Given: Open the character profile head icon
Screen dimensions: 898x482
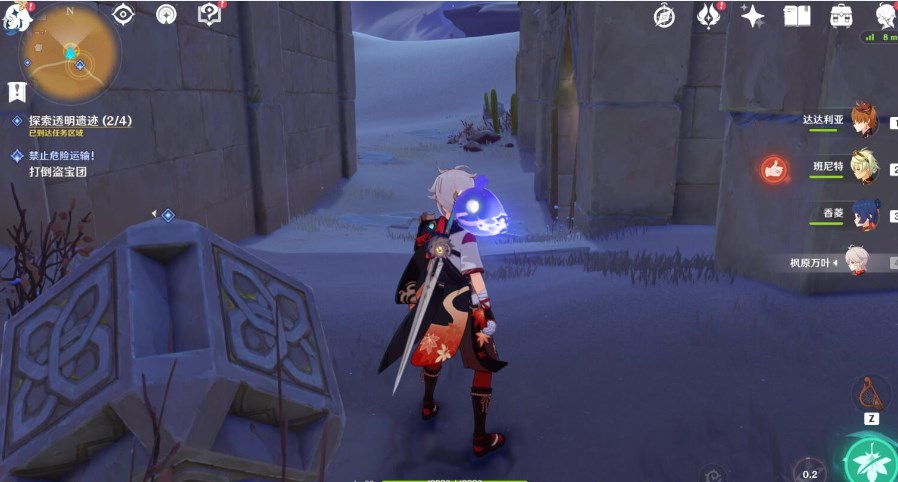Looking at the screenshot, I should coord(886,15).
